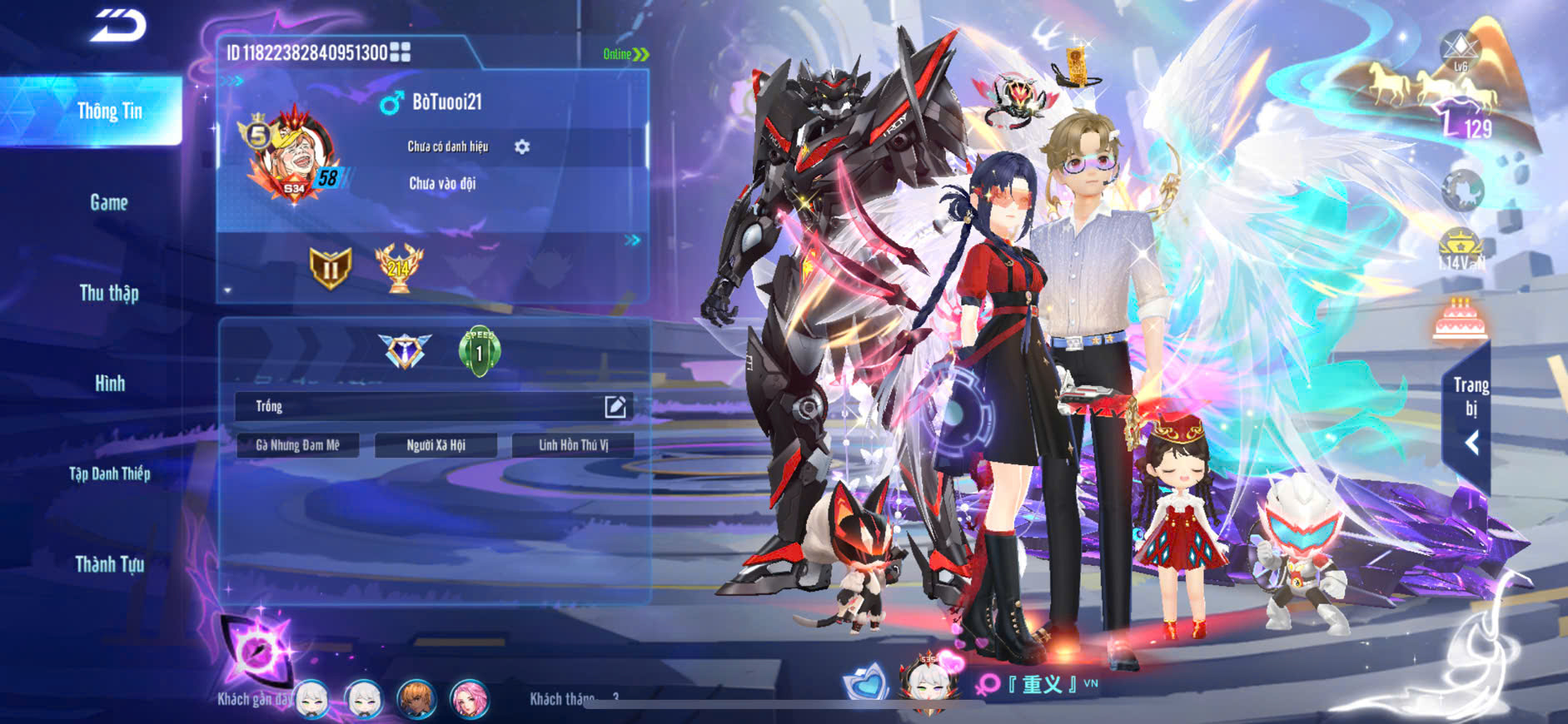This screenshot has width=1568, height=724.
Task: Open title settings gear icon
Action: (522, 146)
